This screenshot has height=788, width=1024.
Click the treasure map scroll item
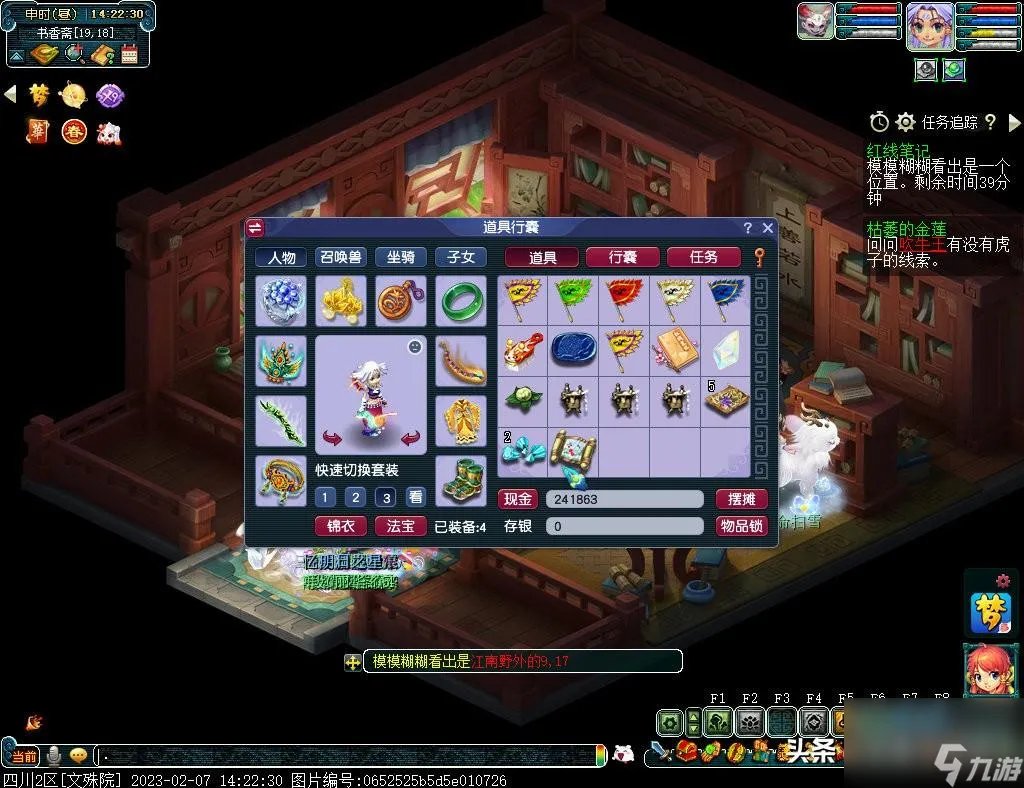click(572, 452)
